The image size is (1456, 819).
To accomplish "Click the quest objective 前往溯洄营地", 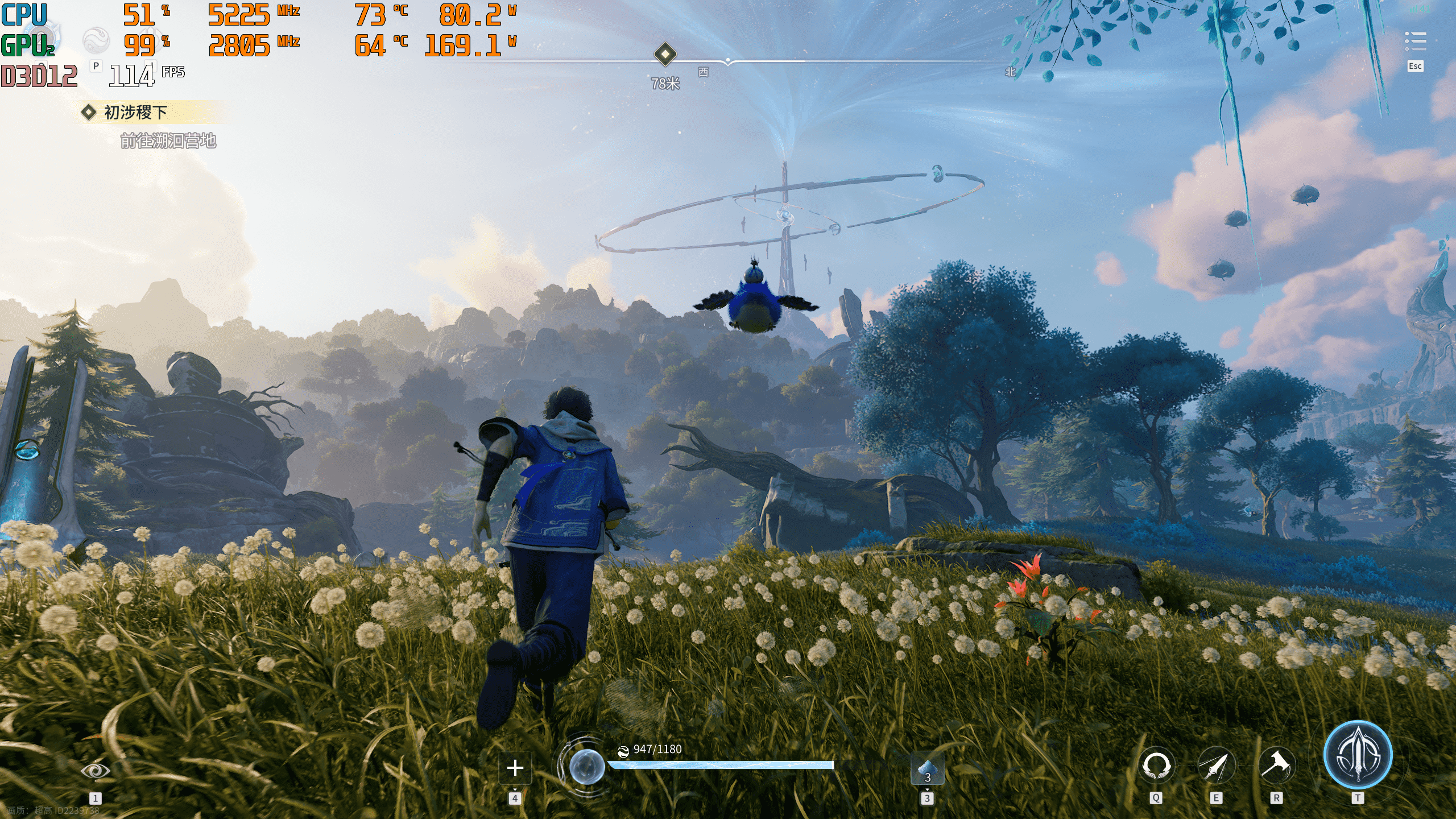I will pos(168,140).
